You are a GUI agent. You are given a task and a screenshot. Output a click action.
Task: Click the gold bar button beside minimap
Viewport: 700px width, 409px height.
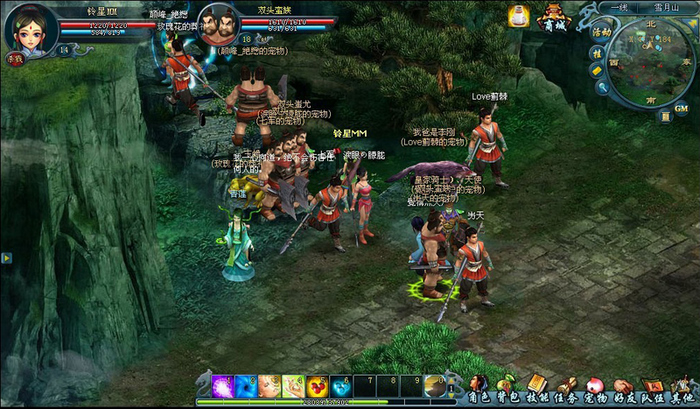click(x=597, y=70)
